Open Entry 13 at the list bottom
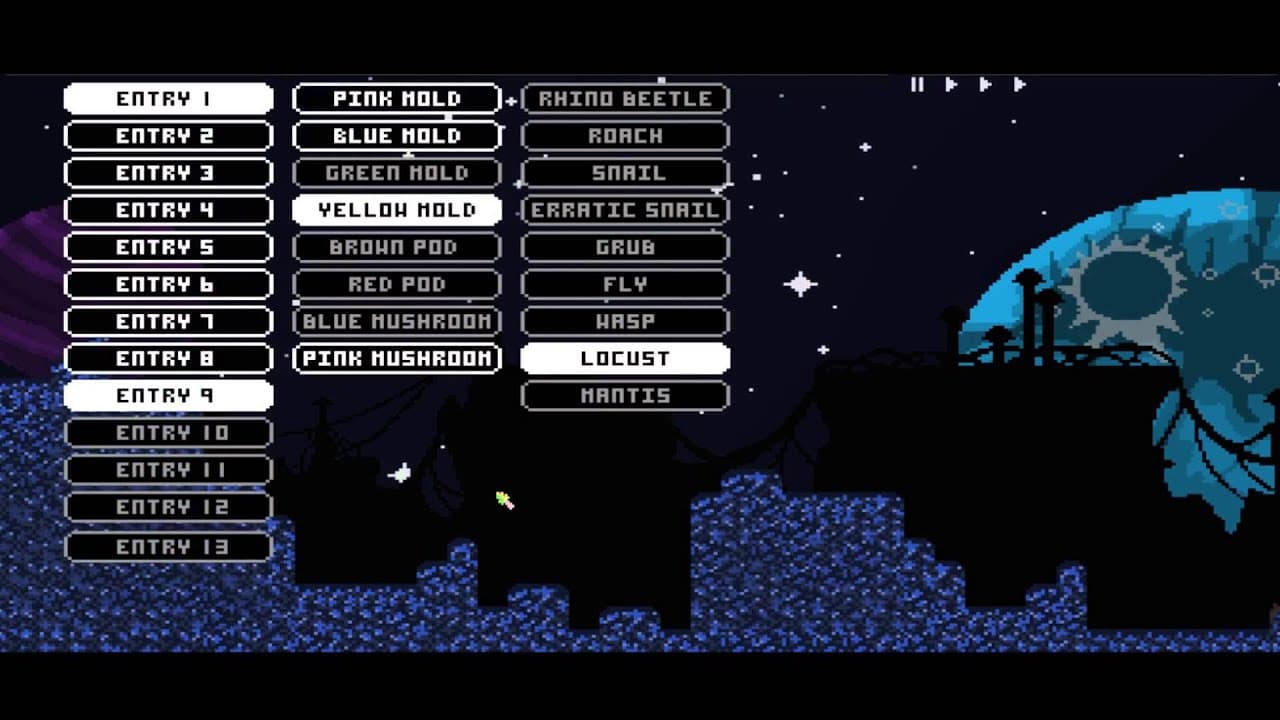Image resolution: width=1280 pixels, height=720 pixels. 168,546
